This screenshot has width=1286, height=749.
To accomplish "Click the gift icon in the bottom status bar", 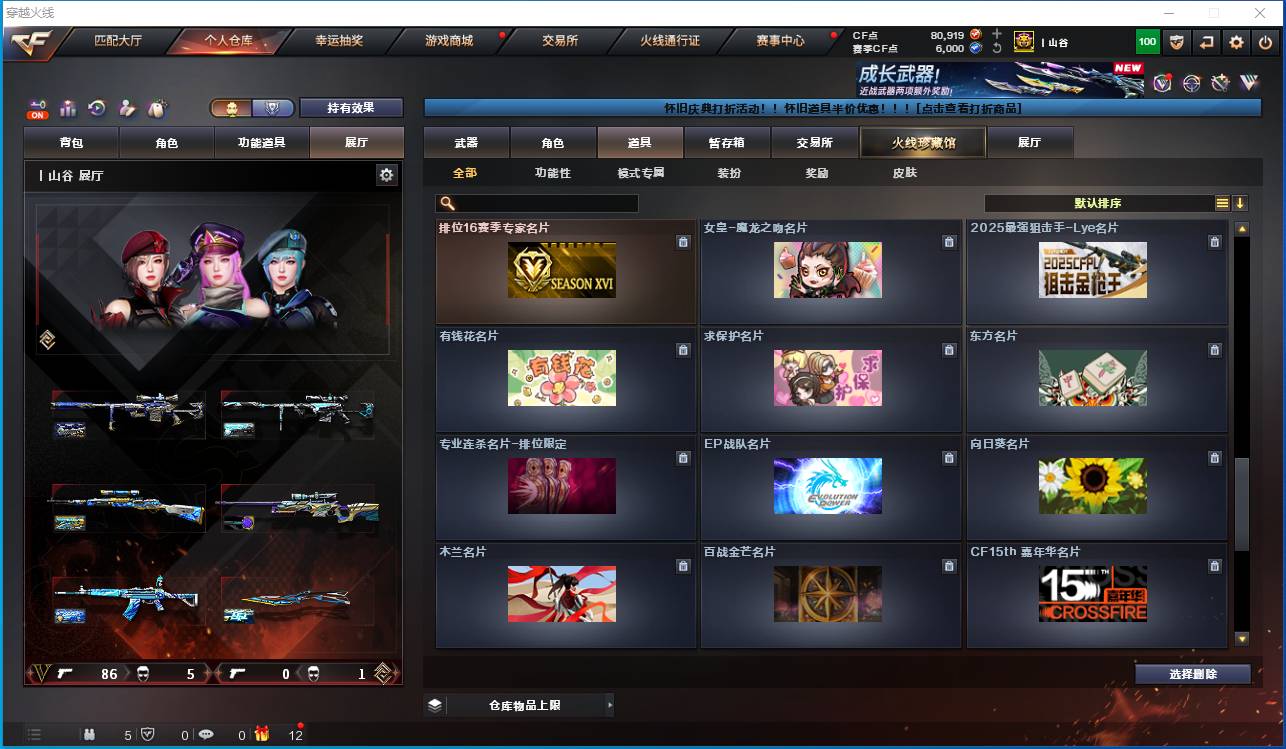I will [x=262, y=734].
